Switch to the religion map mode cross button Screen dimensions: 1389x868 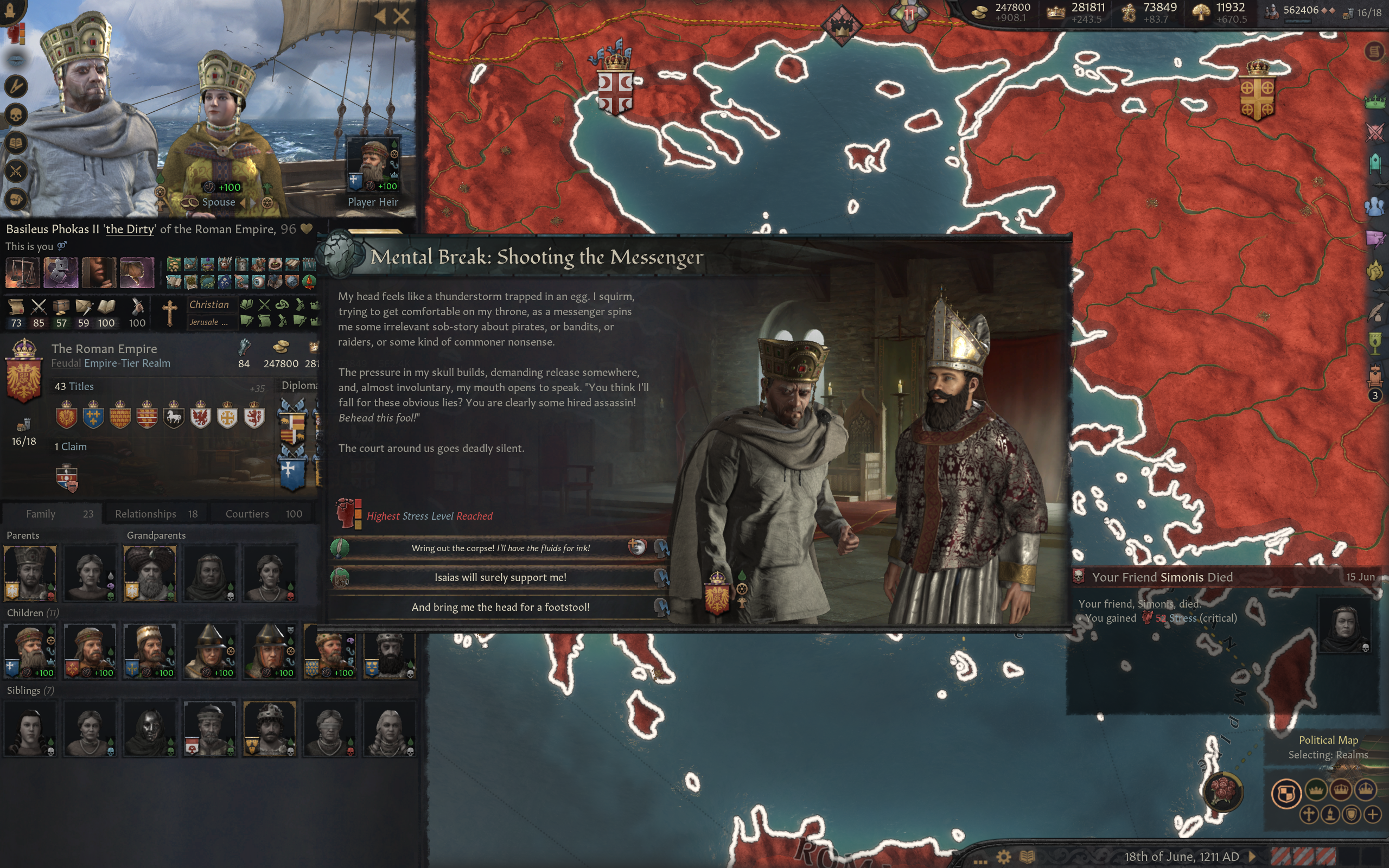coord(1310,814)
